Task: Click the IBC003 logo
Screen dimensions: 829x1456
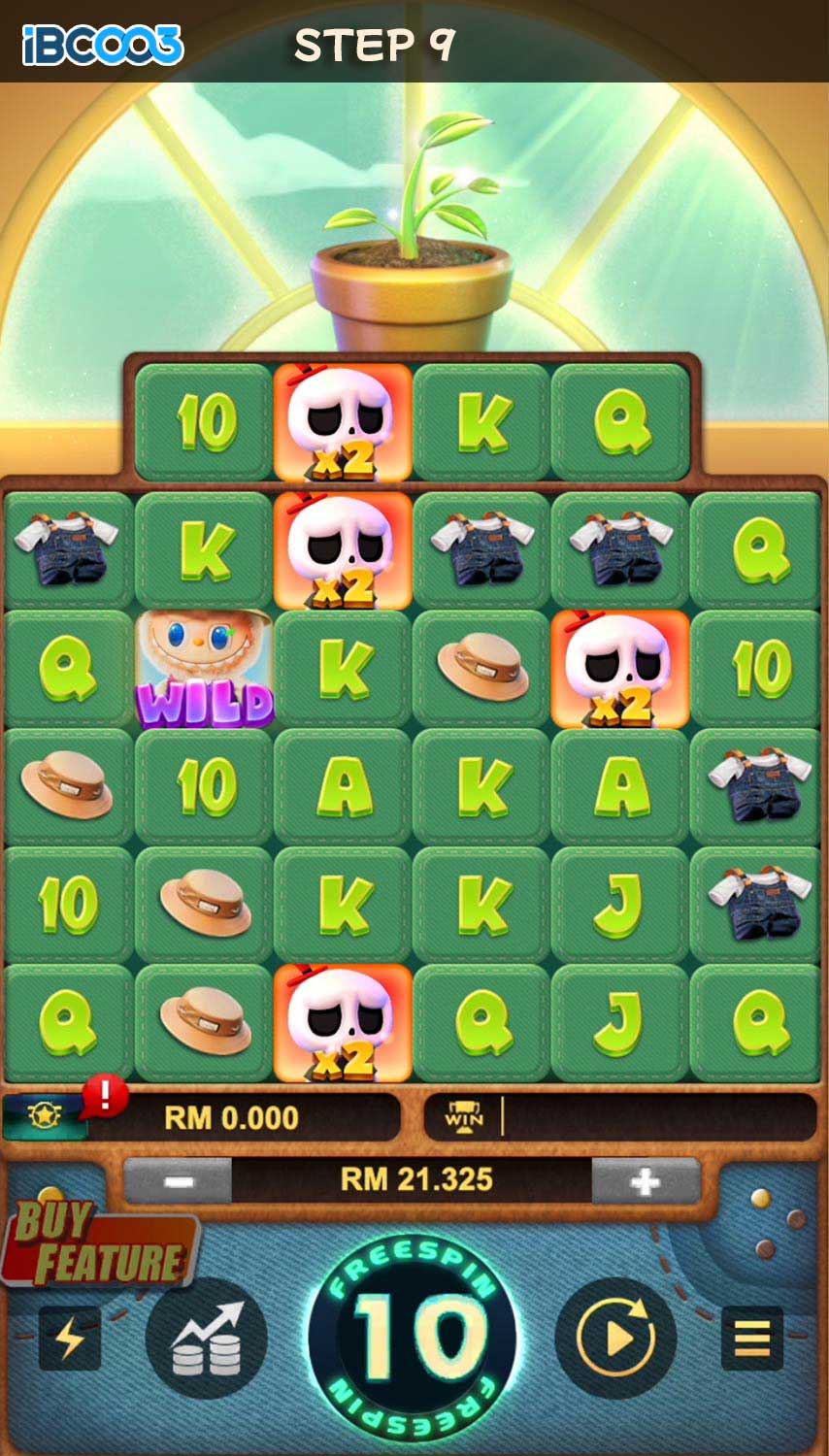Action: point(103,45)
